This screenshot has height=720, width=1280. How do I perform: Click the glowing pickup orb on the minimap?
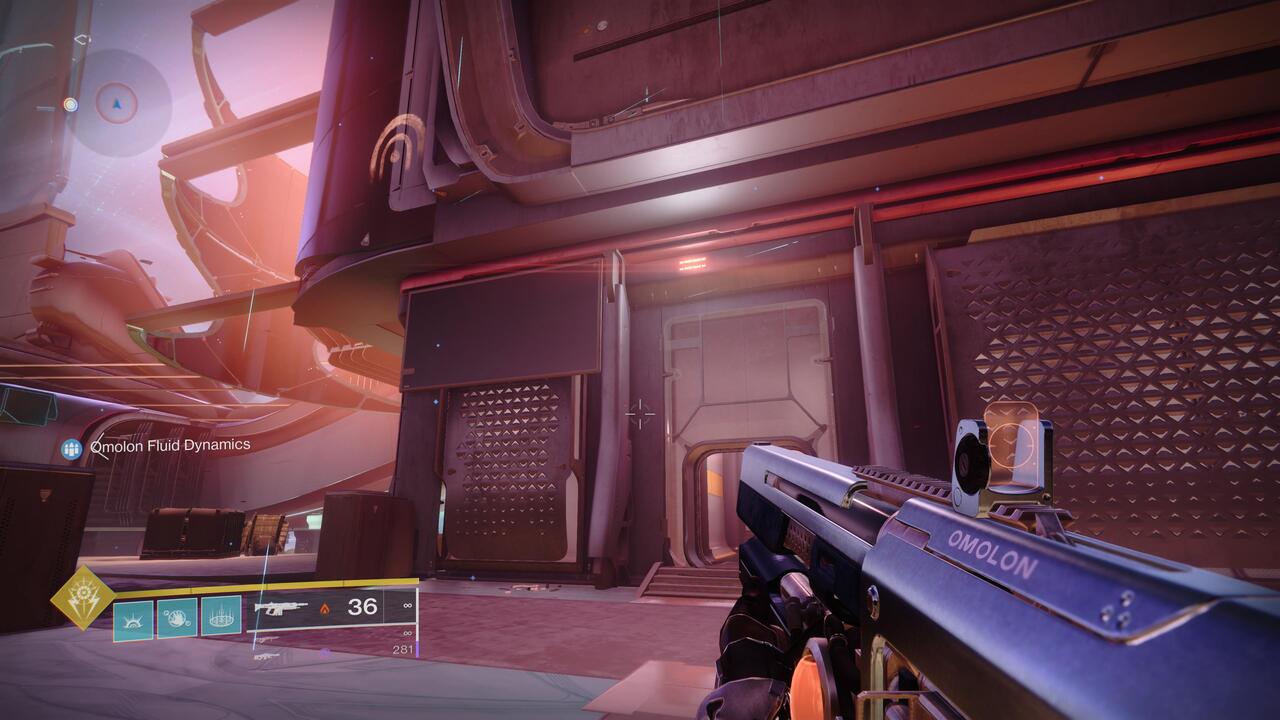pos(70,105)
